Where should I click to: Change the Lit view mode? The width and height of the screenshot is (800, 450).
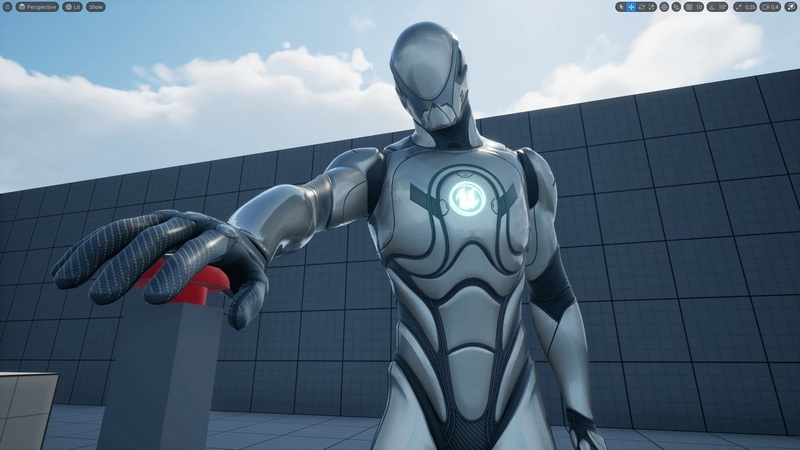pyautogui.click(x=72, y=6)
